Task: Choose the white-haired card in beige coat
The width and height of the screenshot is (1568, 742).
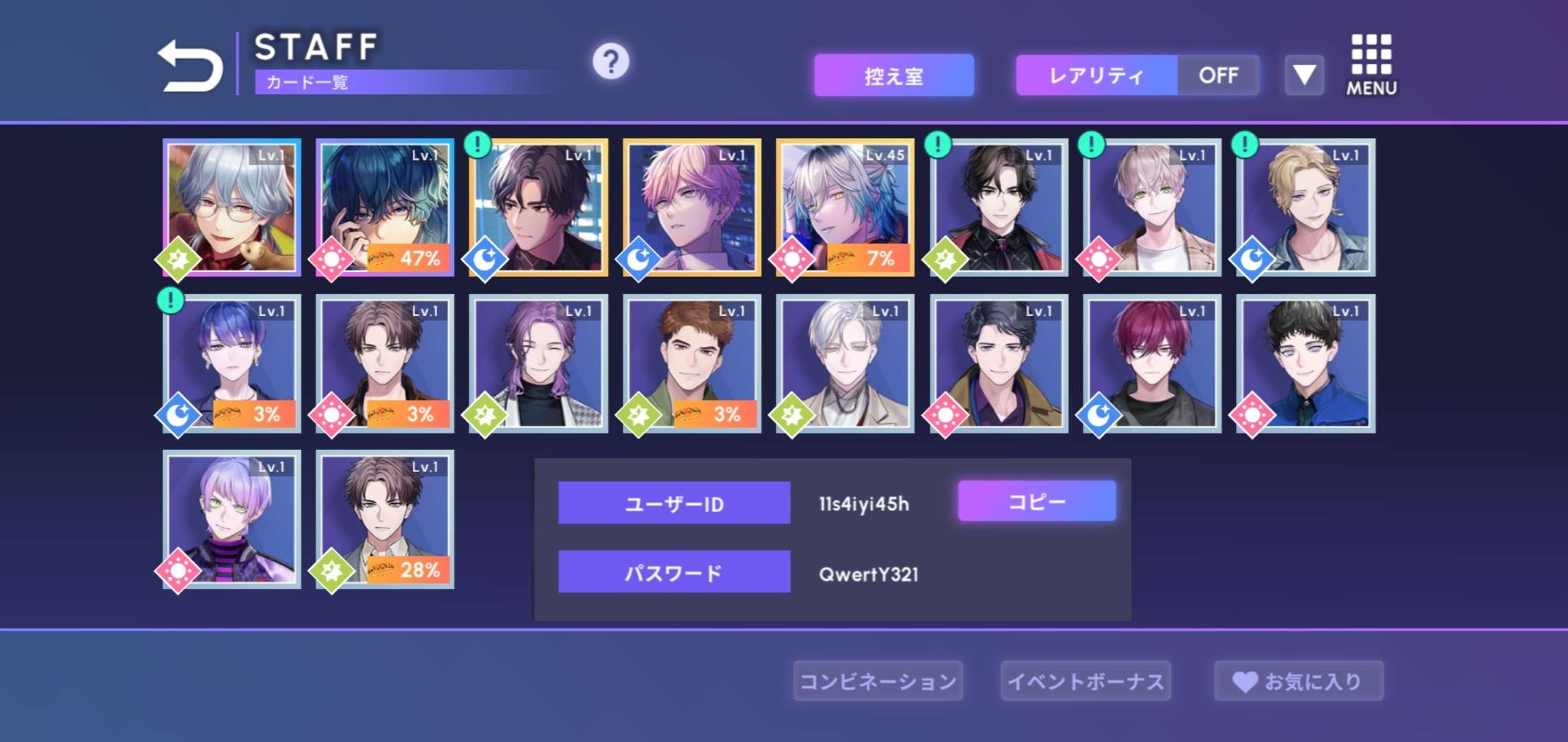Action: 845,363
